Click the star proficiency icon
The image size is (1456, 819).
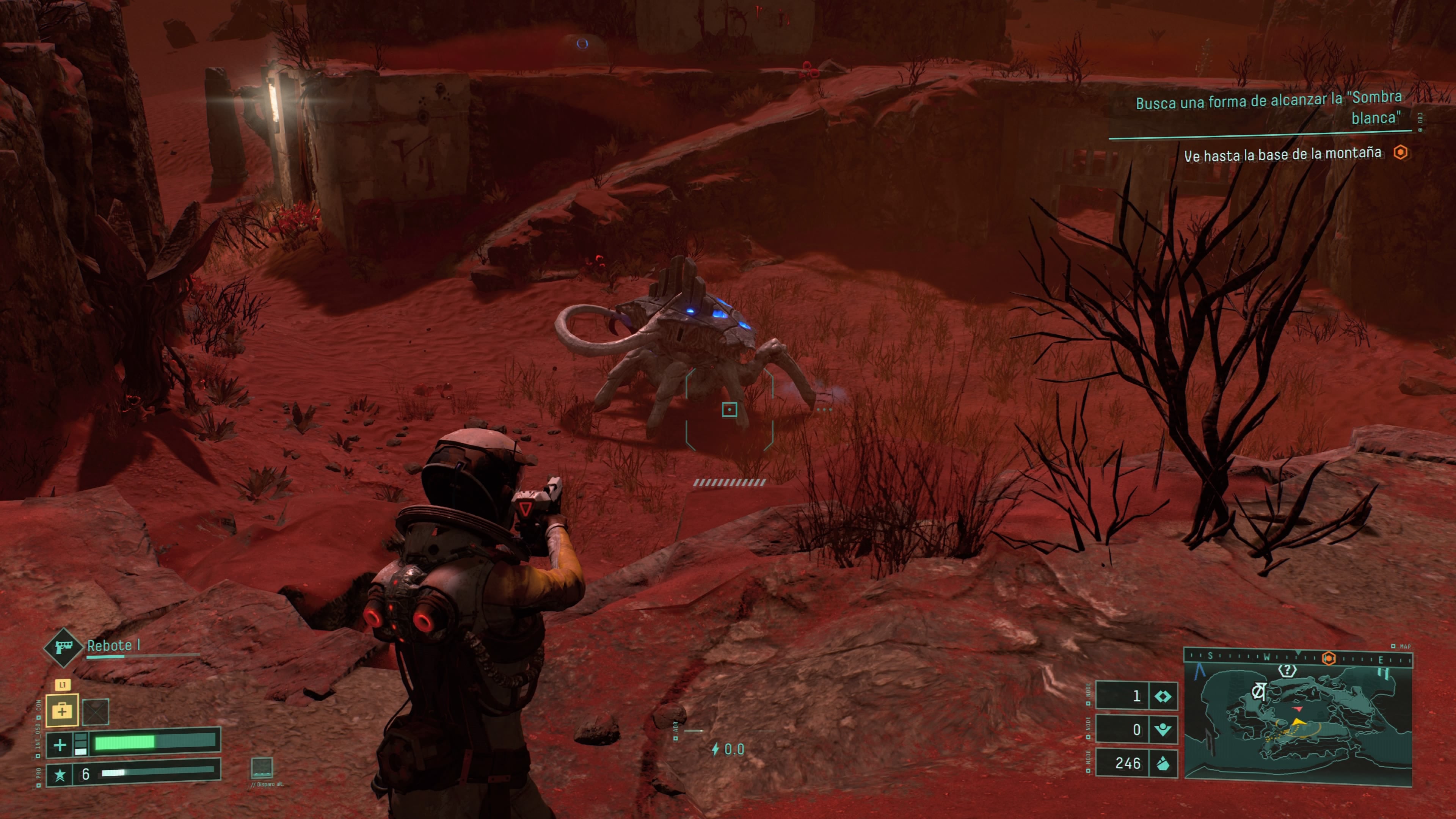[x=60, y=774]
